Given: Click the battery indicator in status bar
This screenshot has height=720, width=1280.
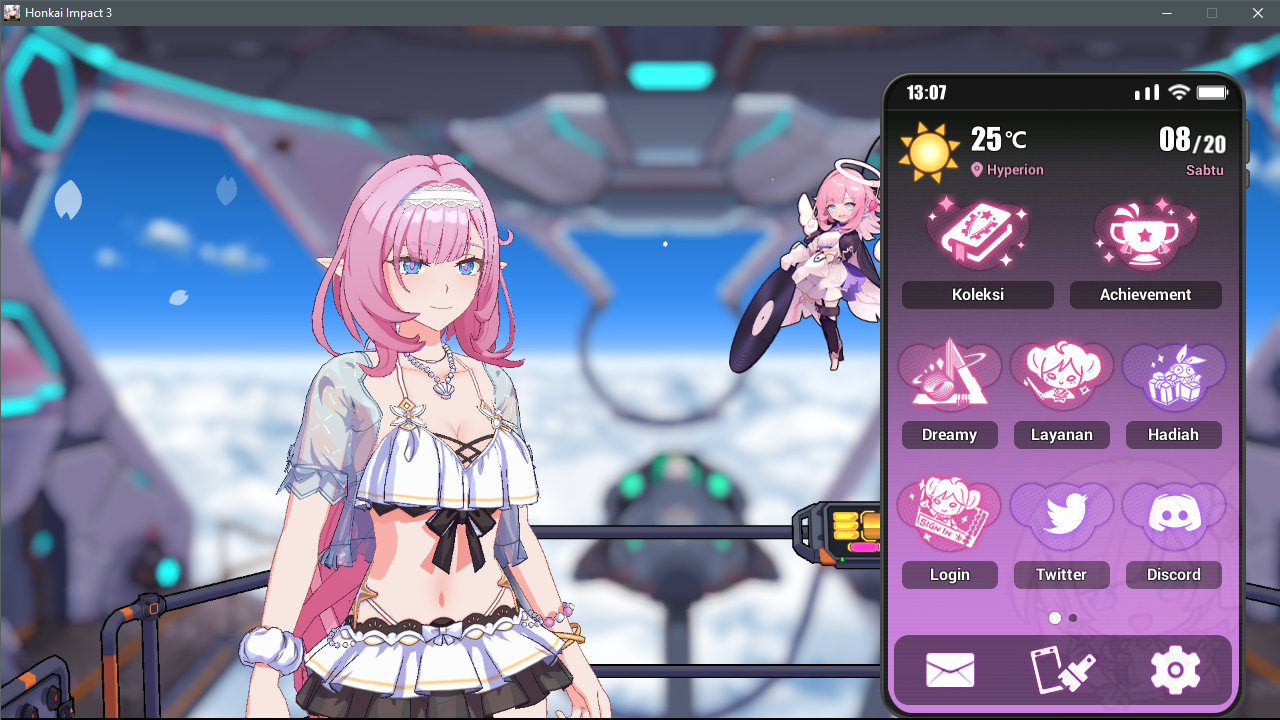Looking at the screenshot, I should 1213,91.
